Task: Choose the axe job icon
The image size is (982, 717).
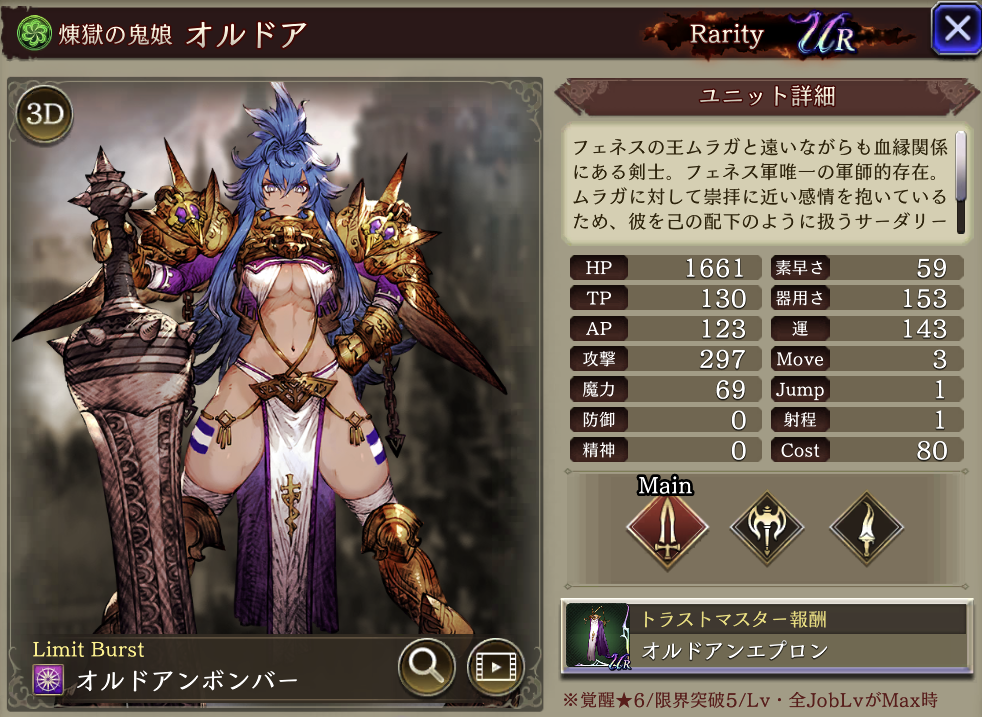Action: click(767, 527)
